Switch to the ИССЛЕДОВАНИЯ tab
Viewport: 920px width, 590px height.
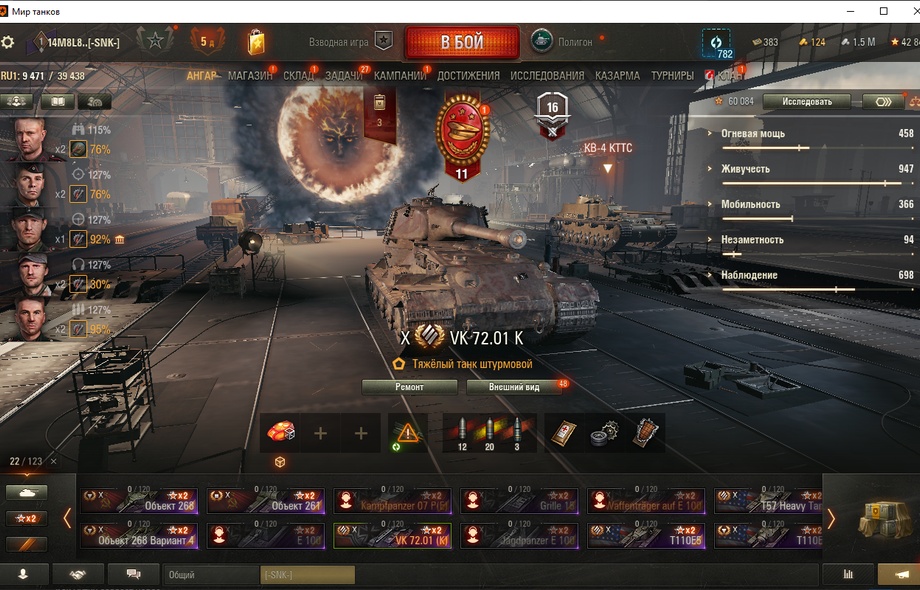[547, 76]
